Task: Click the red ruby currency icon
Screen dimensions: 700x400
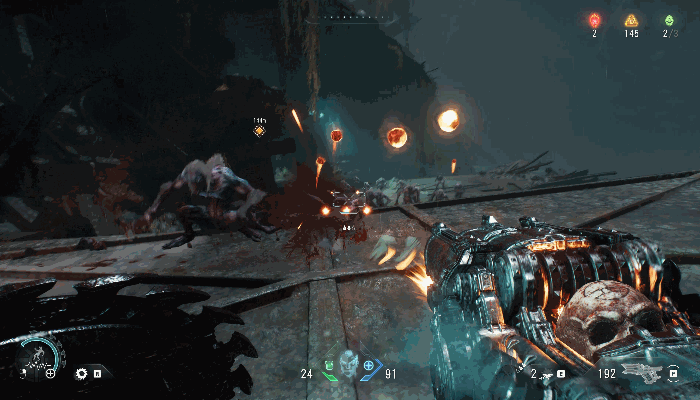Action: pos(594,20)
